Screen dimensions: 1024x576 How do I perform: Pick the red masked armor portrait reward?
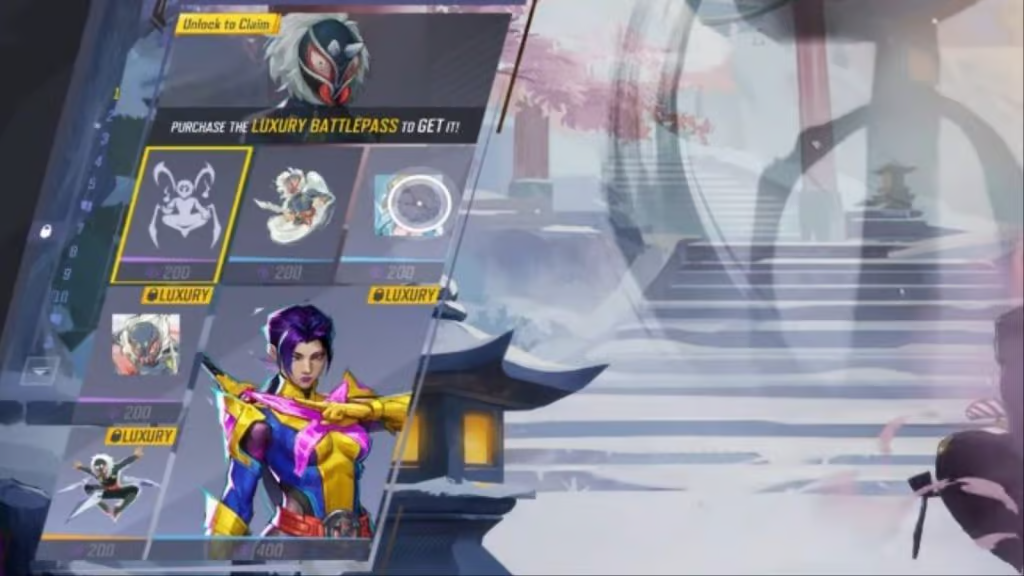145,345
